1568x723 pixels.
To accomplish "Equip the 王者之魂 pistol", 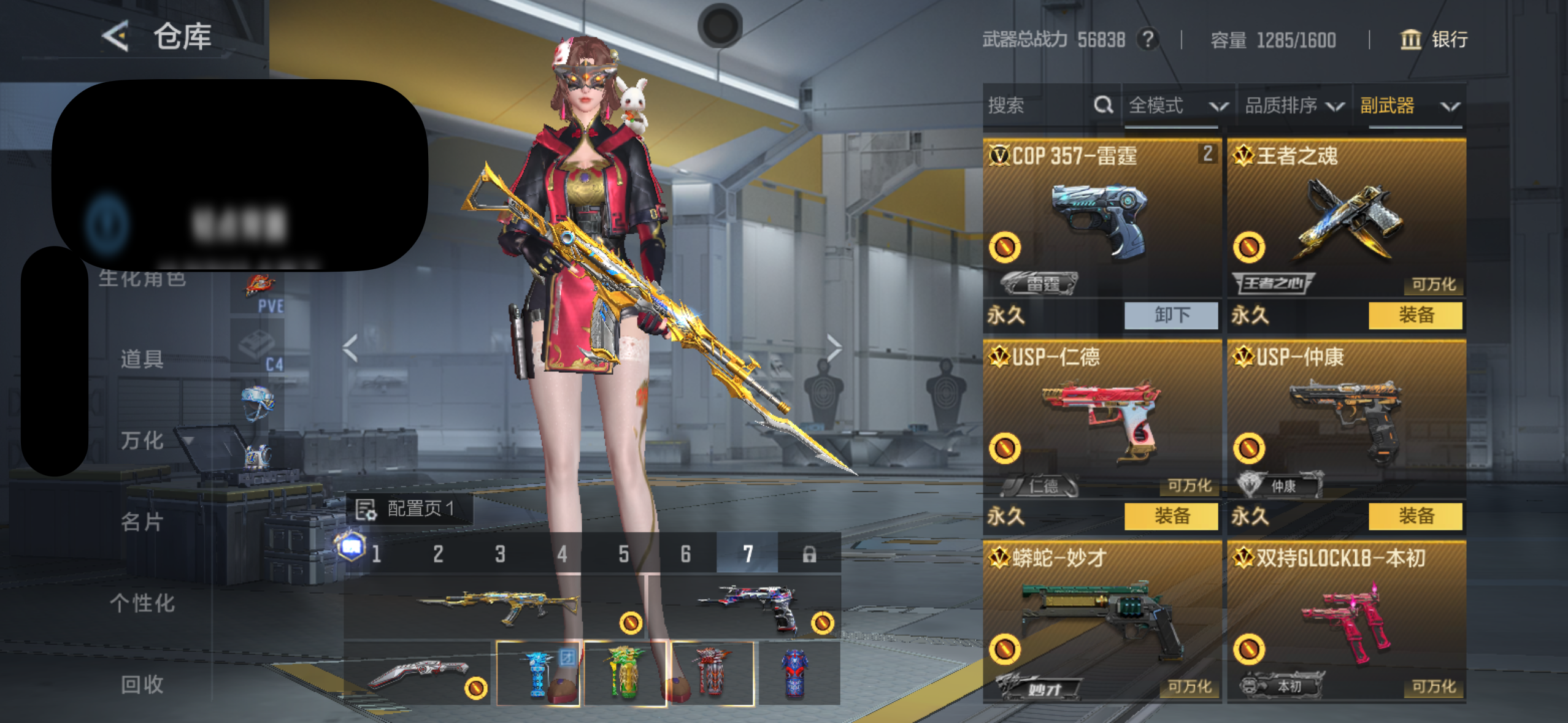I will tap(1415, 315).
